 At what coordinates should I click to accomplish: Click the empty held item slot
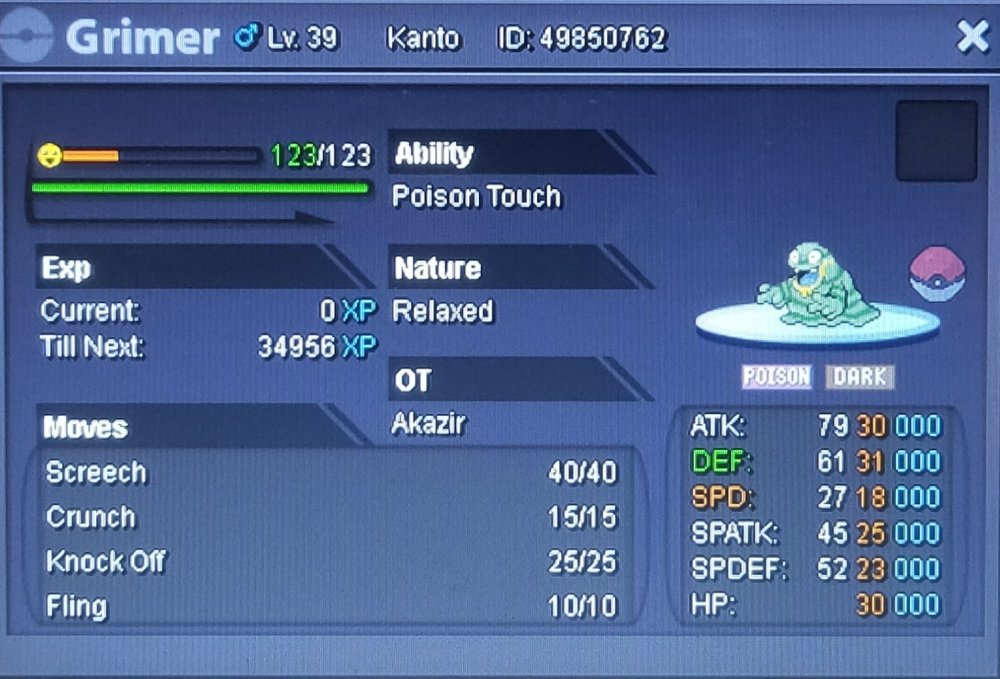pos(936,140)
